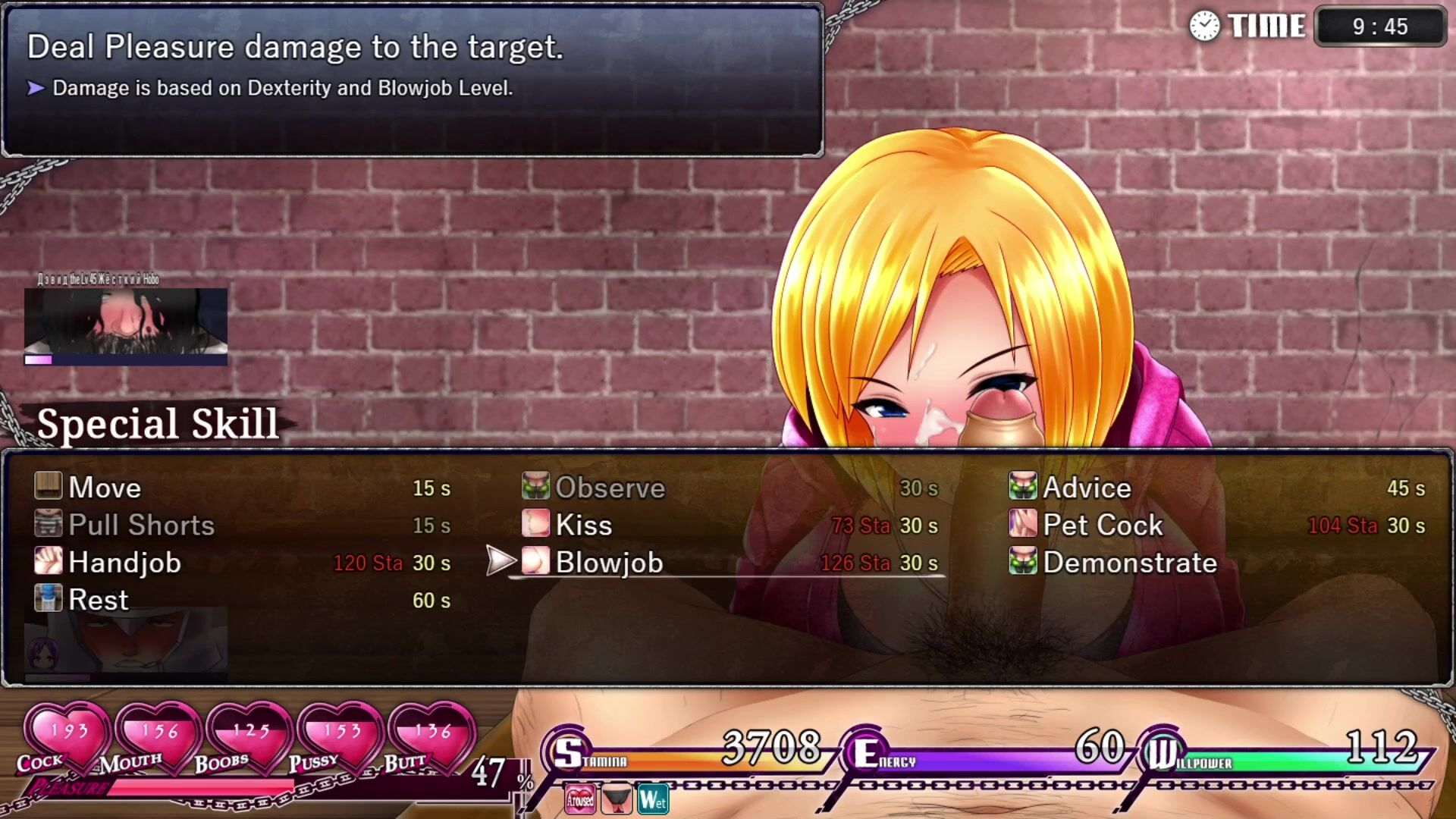Choose the Pull Shorts option
Viewport: 1456px width, 819px height.
tap(141, 526)
